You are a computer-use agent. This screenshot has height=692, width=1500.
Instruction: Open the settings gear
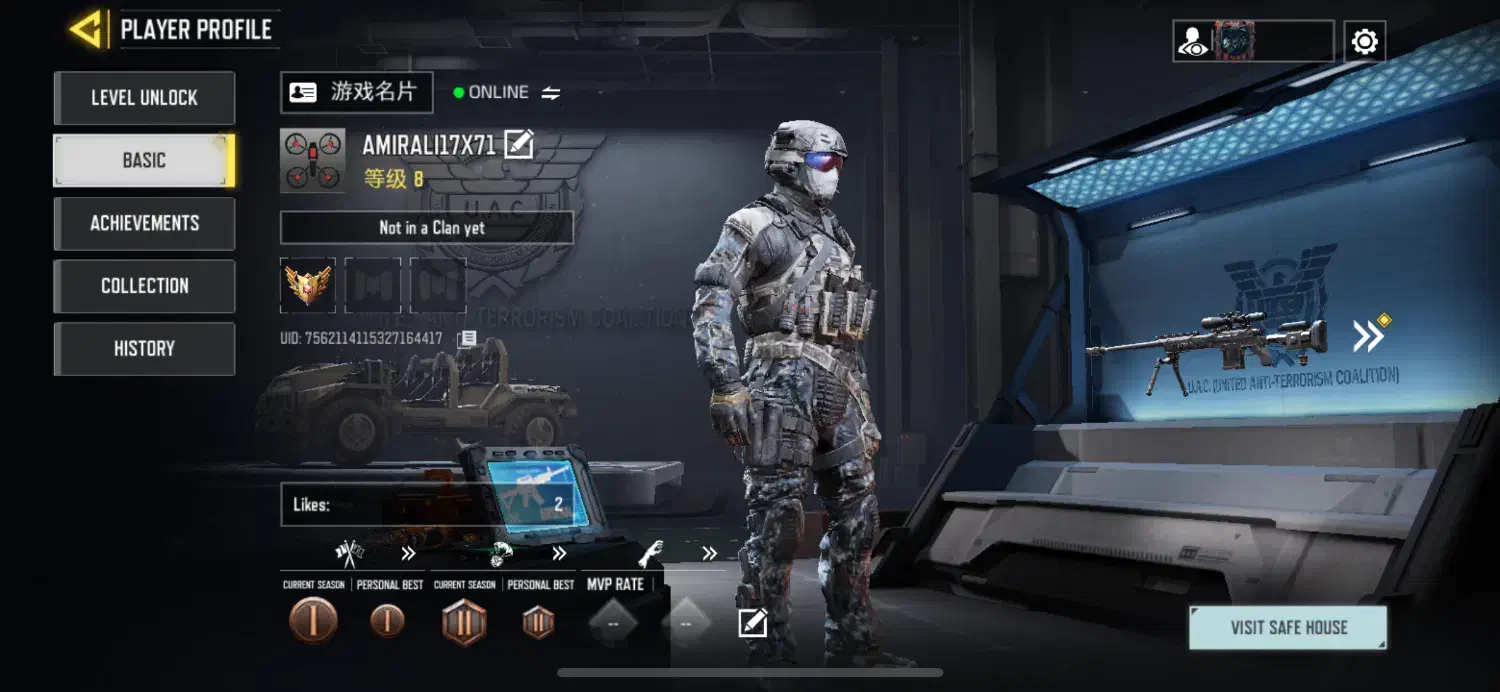[x=1364, y=42]
